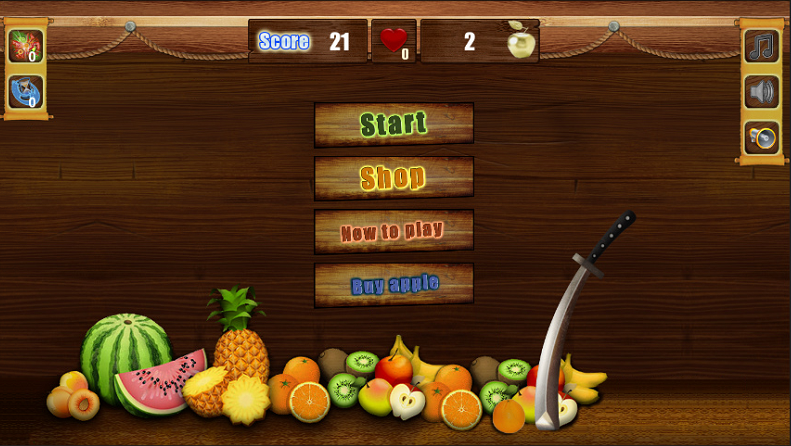Screen dimensions: 791x446
Task: Click the golden apple currency icon
Action: coord(519,42)
